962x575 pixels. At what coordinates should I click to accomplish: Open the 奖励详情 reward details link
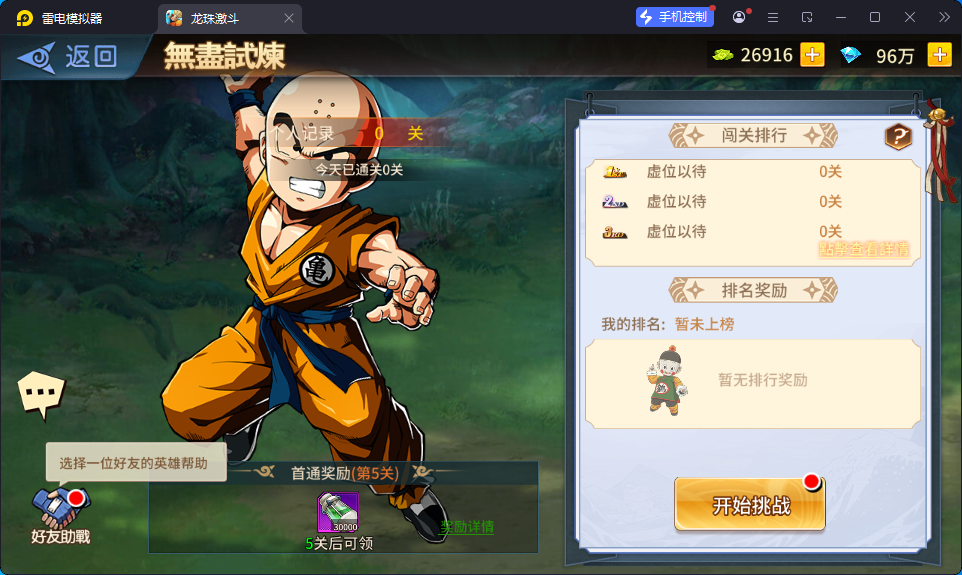click(x=467, y=527)
